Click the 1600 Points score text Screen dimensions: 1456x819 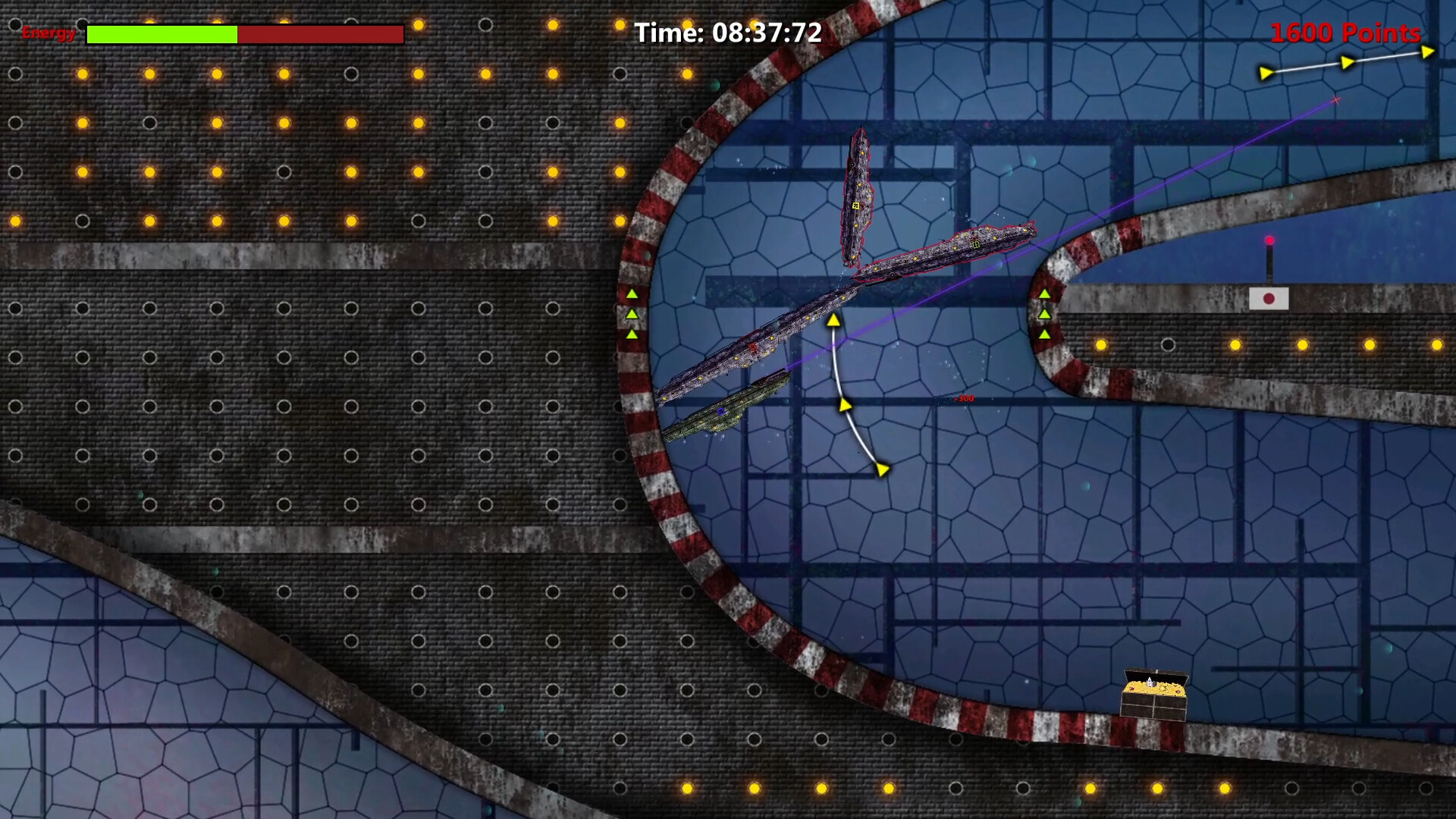tap(1346, 33)
